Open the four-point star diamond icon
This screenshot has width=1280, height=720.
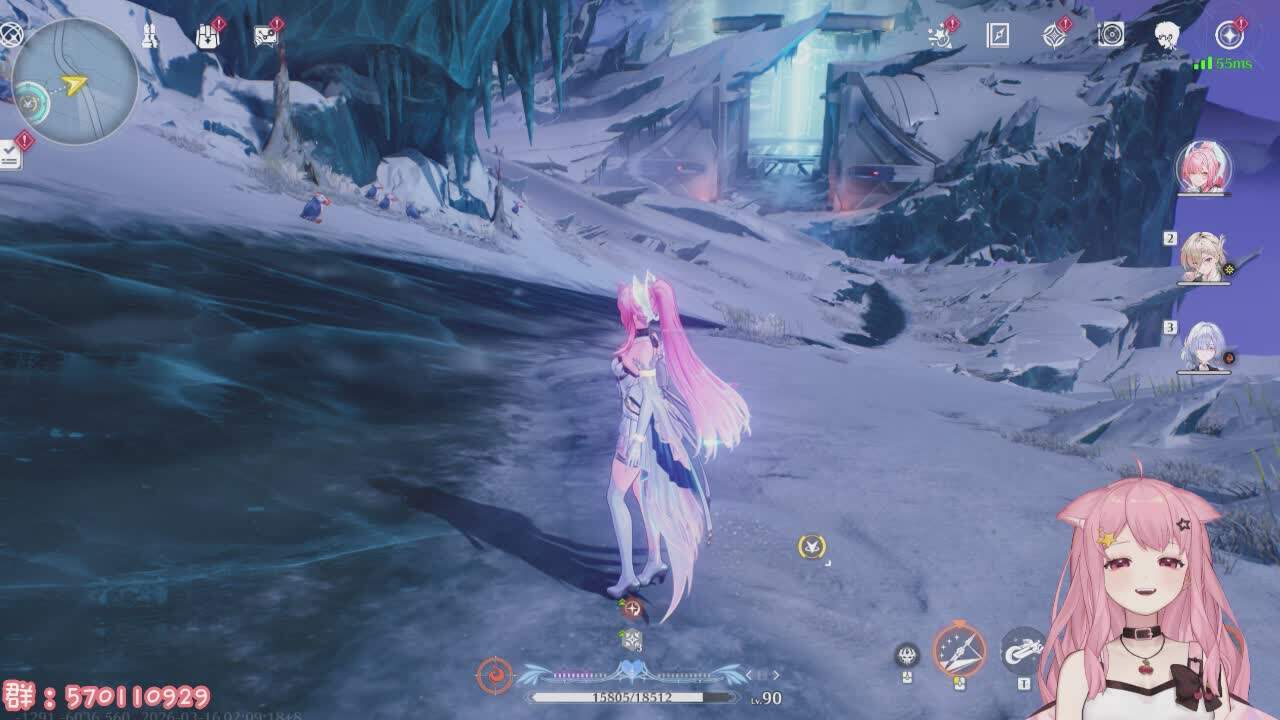click(x=1054, y=37)
